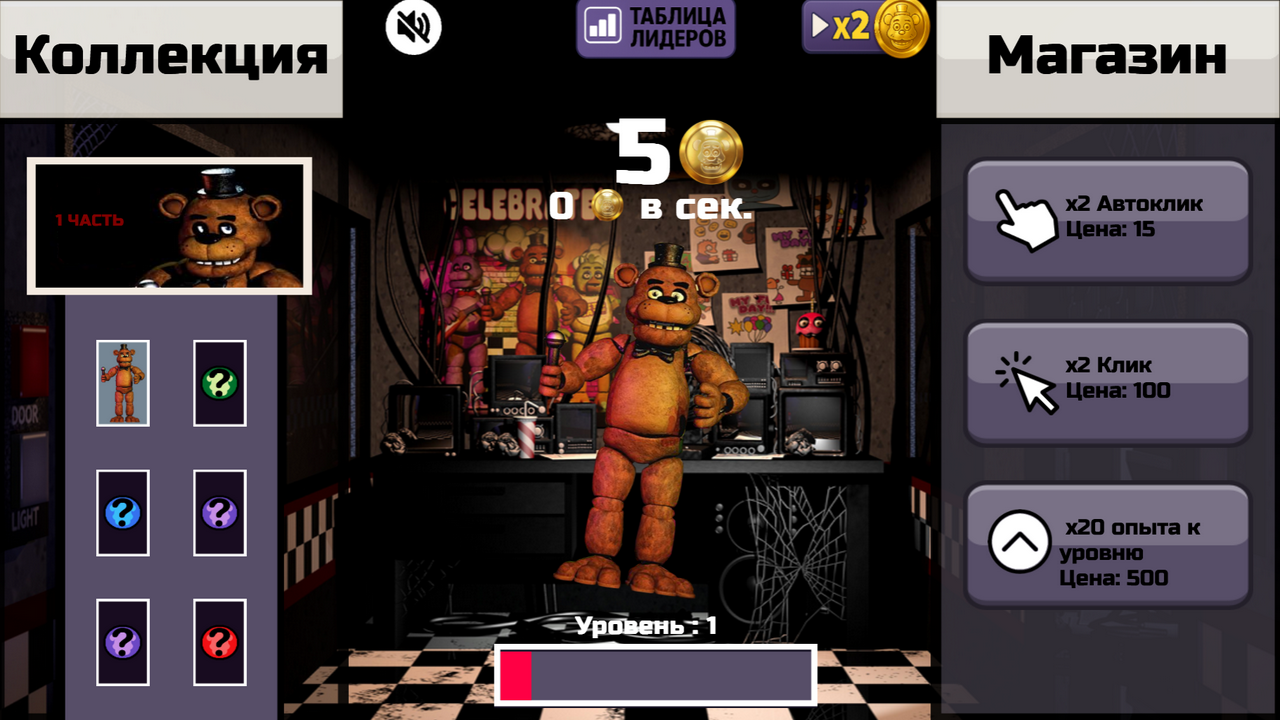Screen dimensions: 1280x720
Task: Click the red question mark card
Action: pos(219,642)
